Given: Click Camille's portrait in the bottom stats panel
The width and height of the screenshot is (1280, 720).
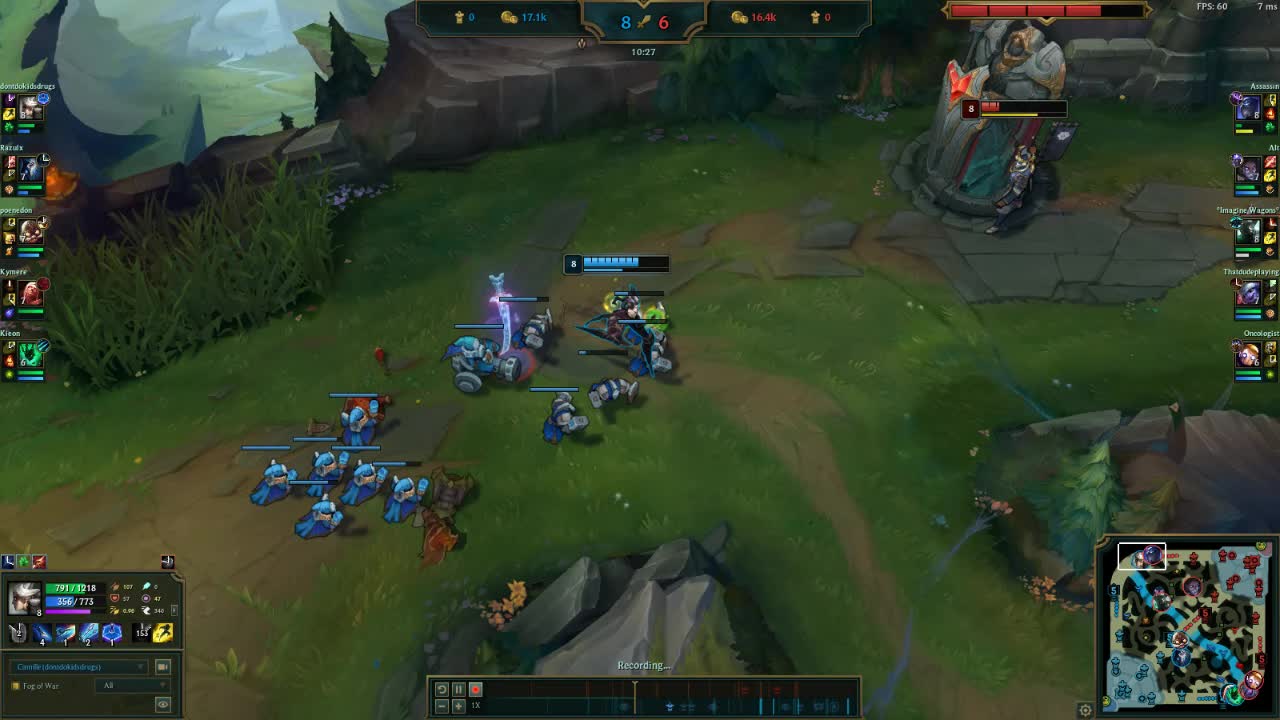Looking at the screenshot, I should pyautogui.click(x=24, y=595).
